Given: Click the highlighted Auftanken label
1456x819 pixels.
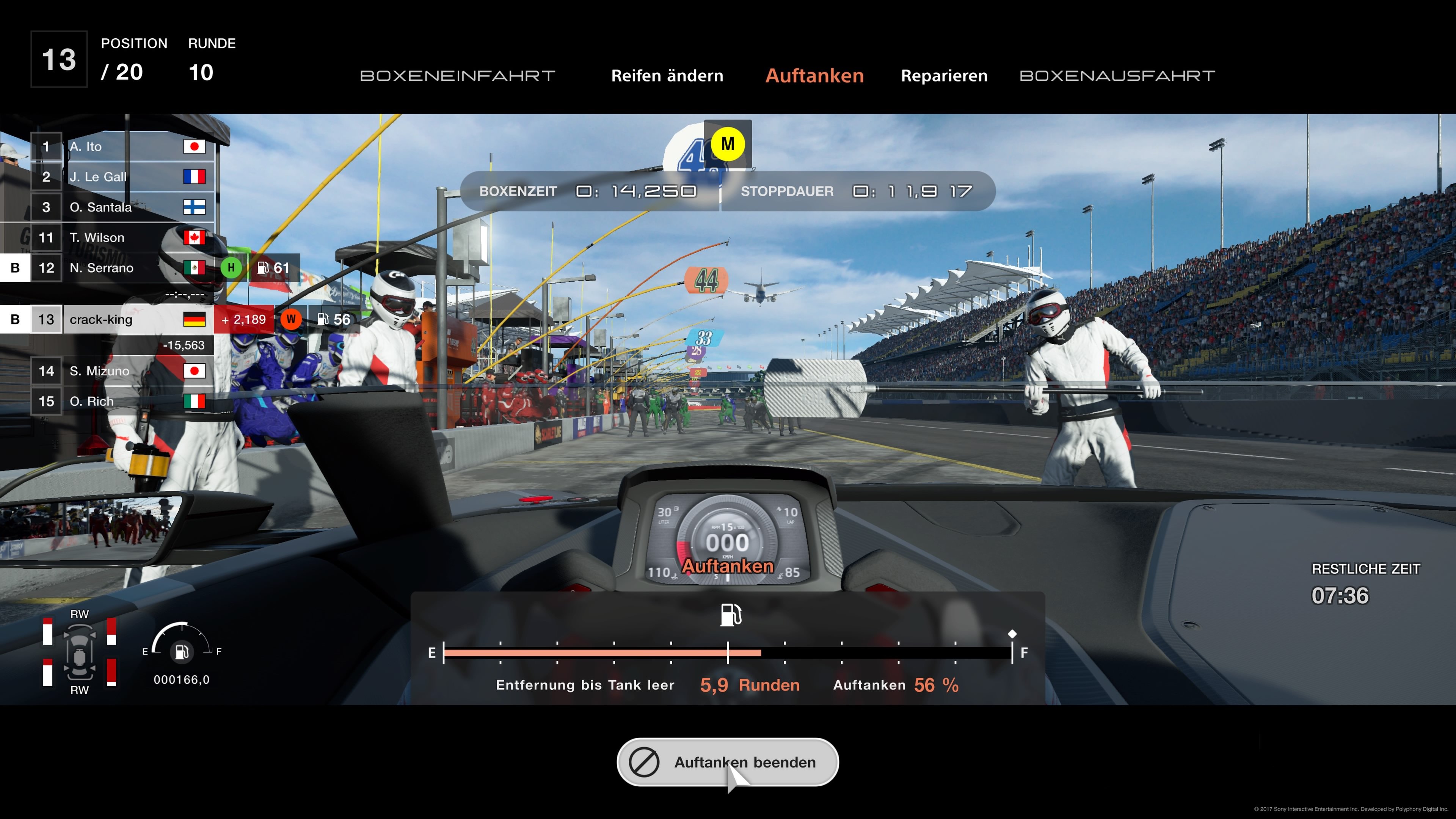Looking at the screenshot, I should 814,75.
